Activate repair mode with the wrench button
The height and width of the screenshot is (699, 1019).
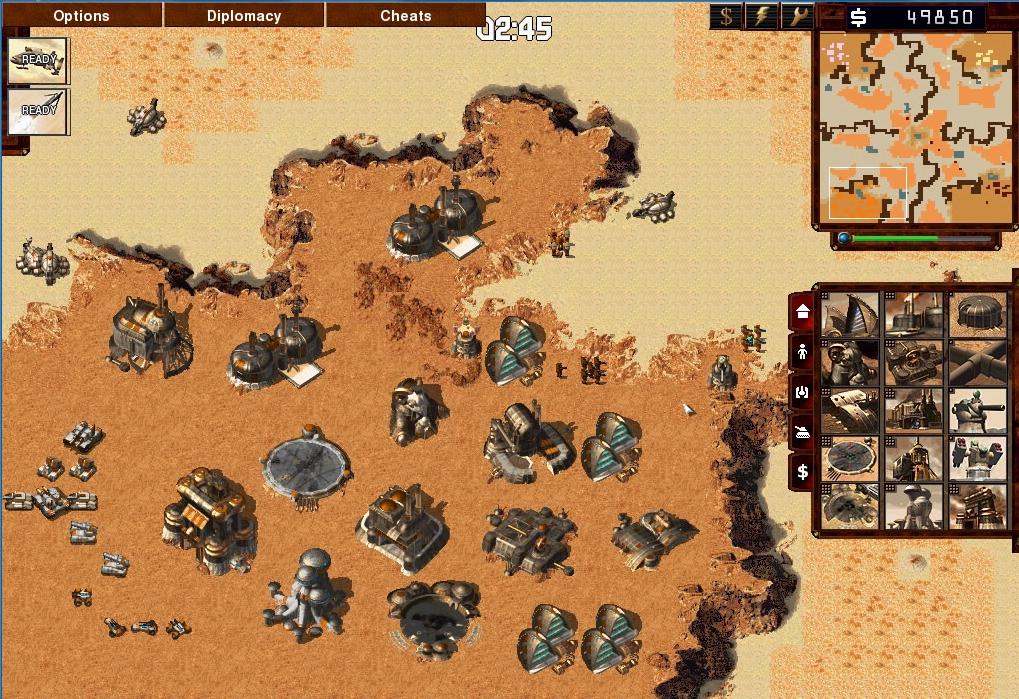(796, 16)
